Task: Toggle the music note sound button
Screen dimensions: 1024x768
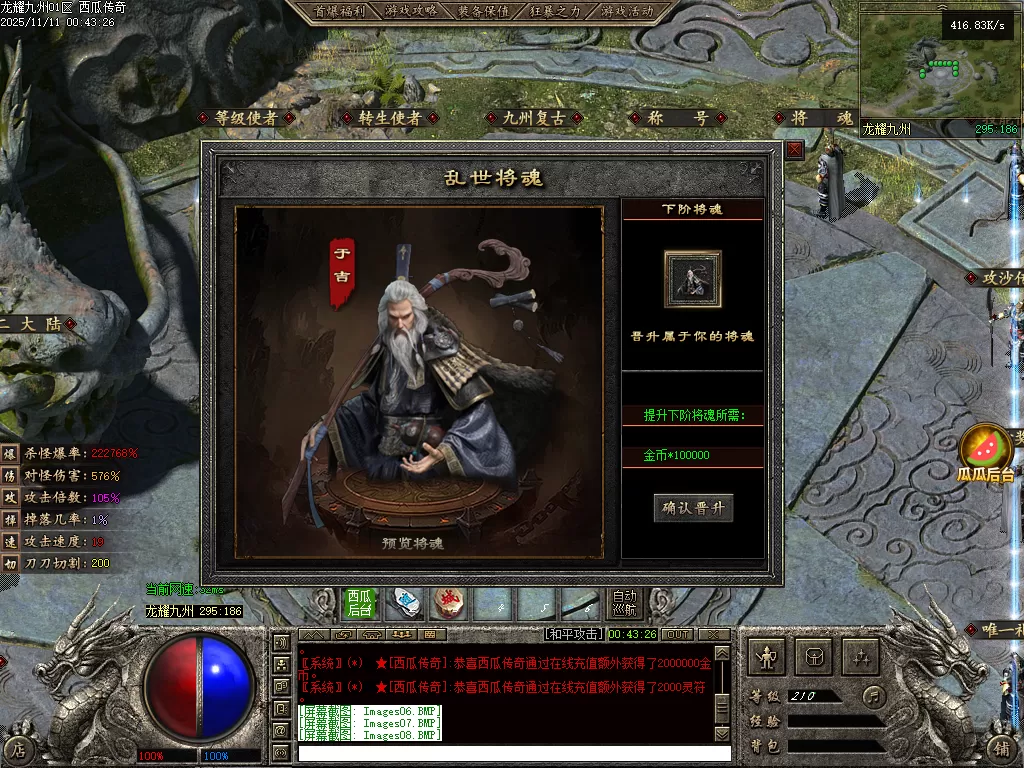Action: coord(874,695)
